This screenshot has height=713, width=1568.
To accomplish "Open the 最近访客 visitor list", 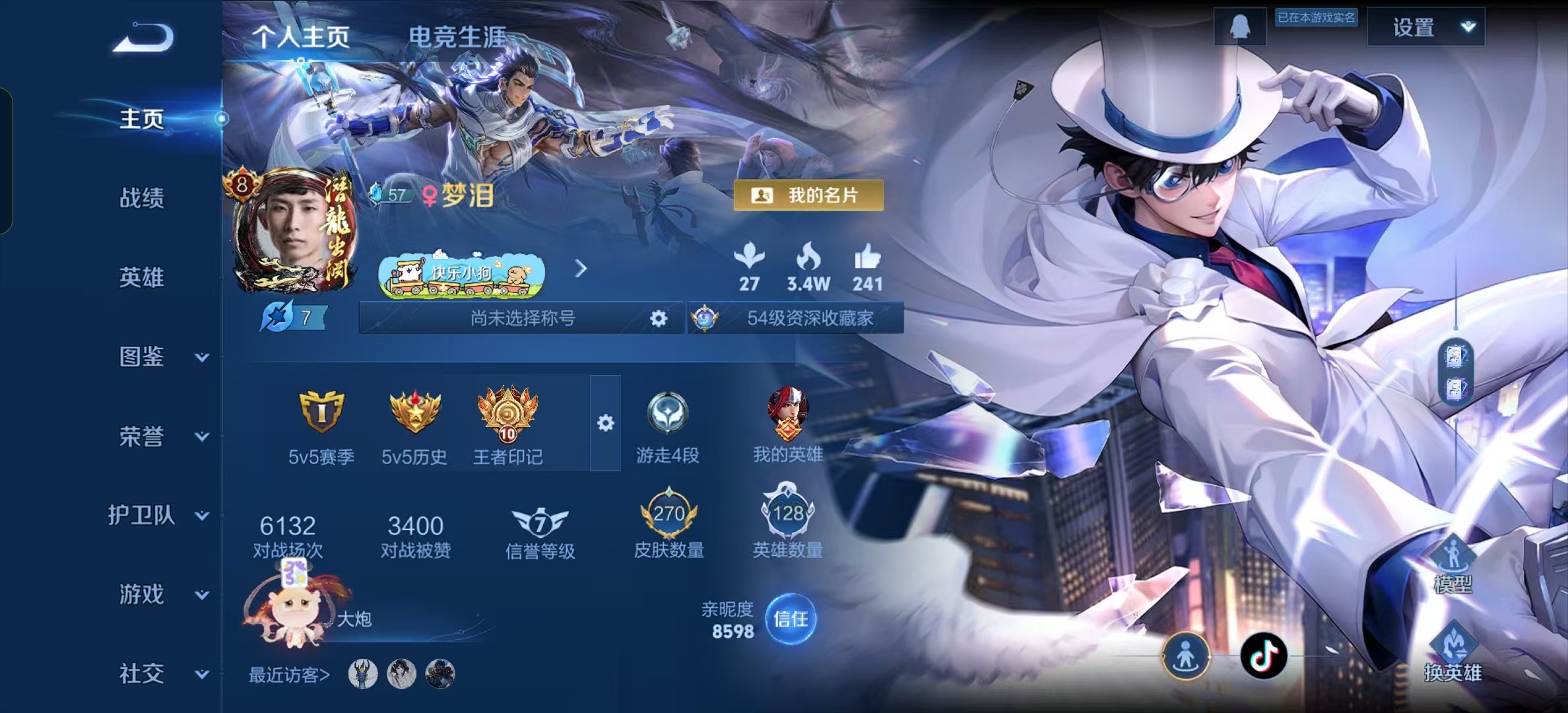I will (x=289, y=675).
